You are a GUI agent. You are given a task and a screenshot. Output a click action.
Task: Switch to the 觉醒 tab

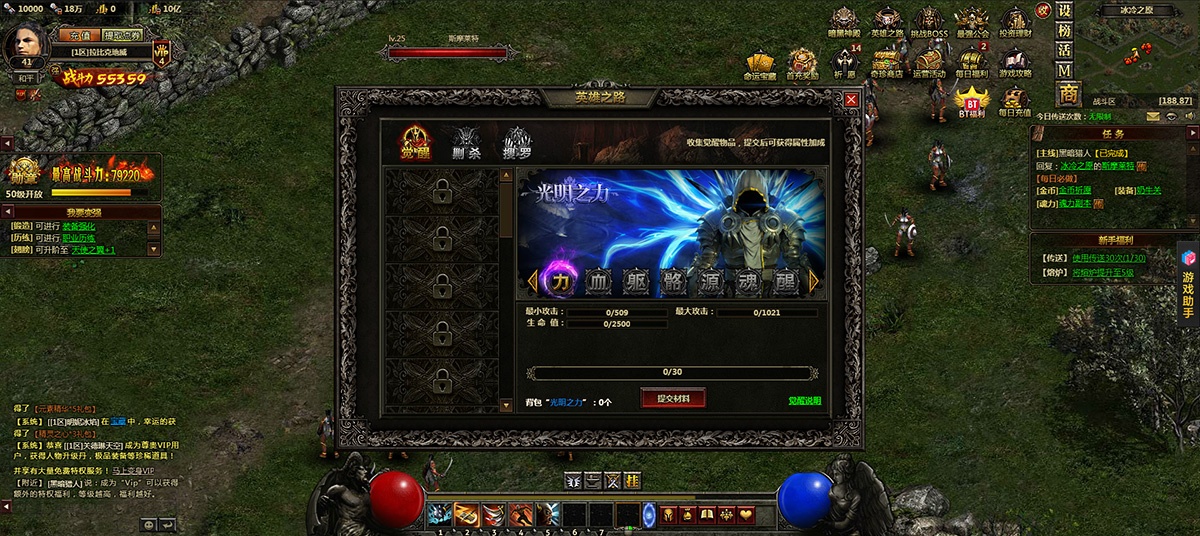[416, 143]
